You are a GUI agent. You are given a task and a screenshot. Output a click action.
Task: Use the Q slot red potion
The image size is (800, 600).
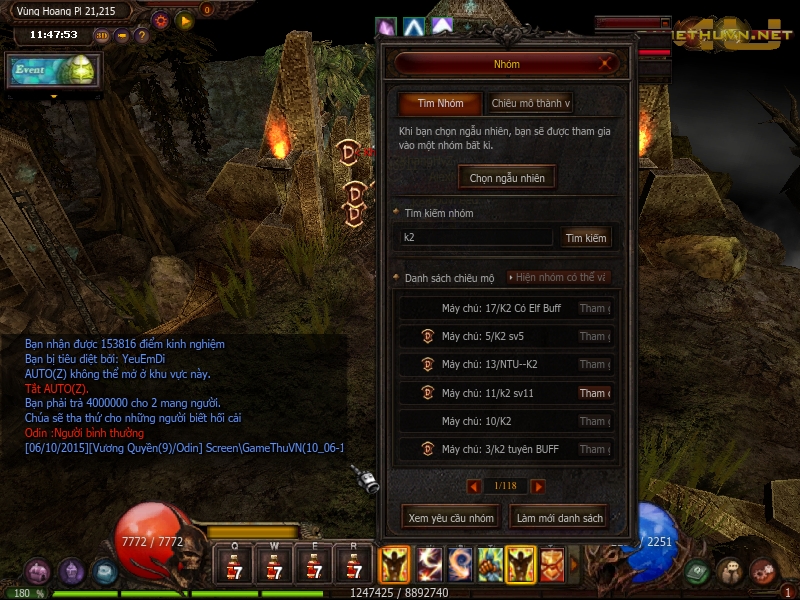[234, 566]
